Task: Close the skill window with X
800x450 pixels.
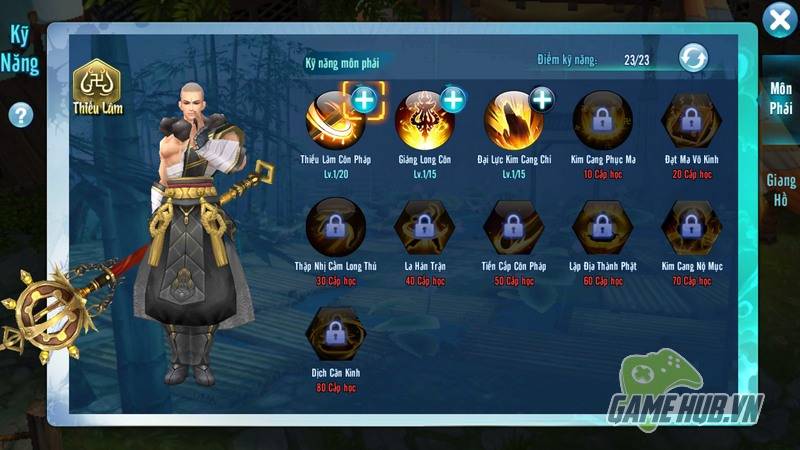Action: click(x=779, y=20)
